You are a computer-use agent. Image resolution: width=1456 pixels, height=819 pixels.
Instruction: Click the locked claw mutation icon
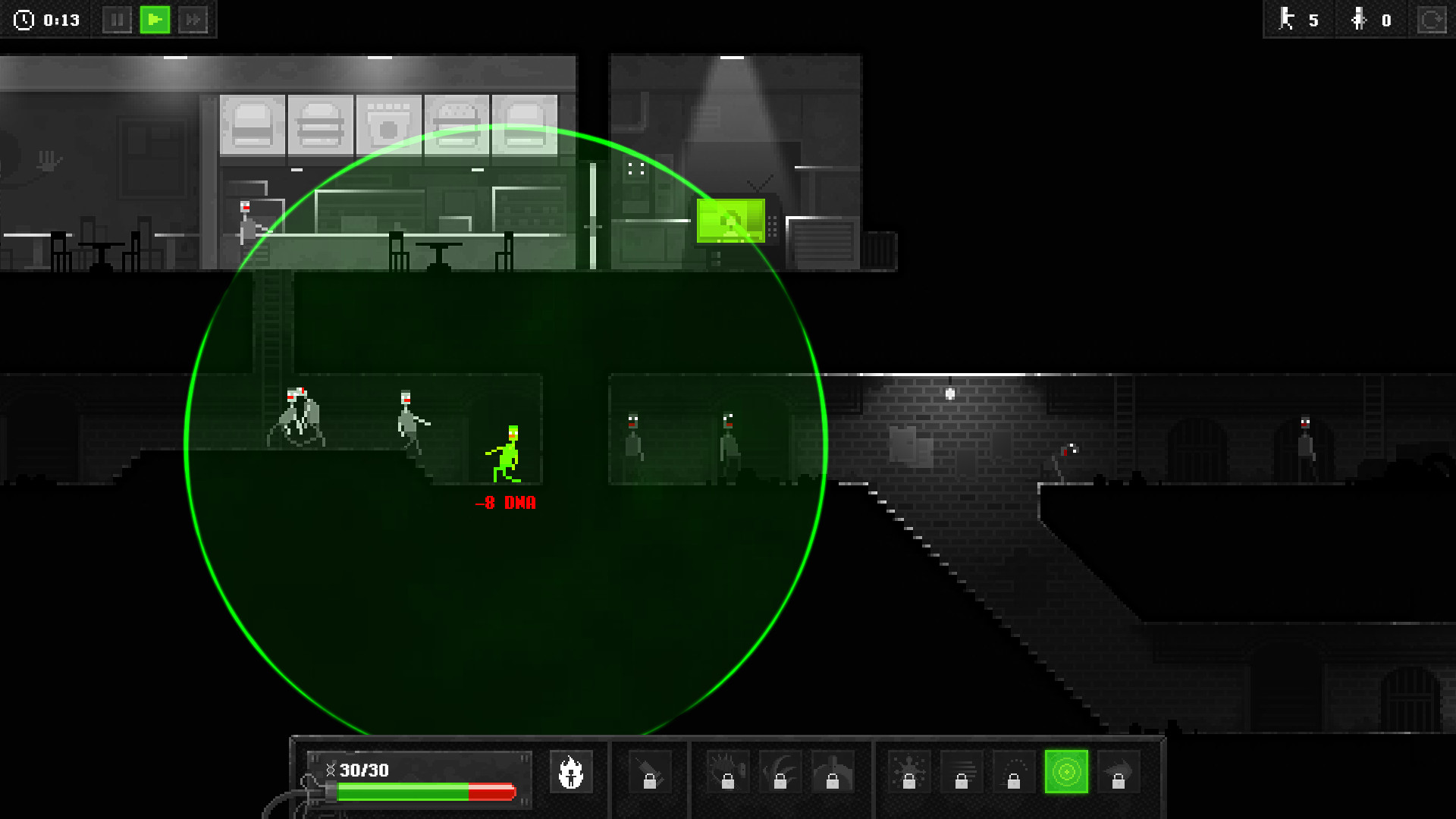click(x=781, y=772)
